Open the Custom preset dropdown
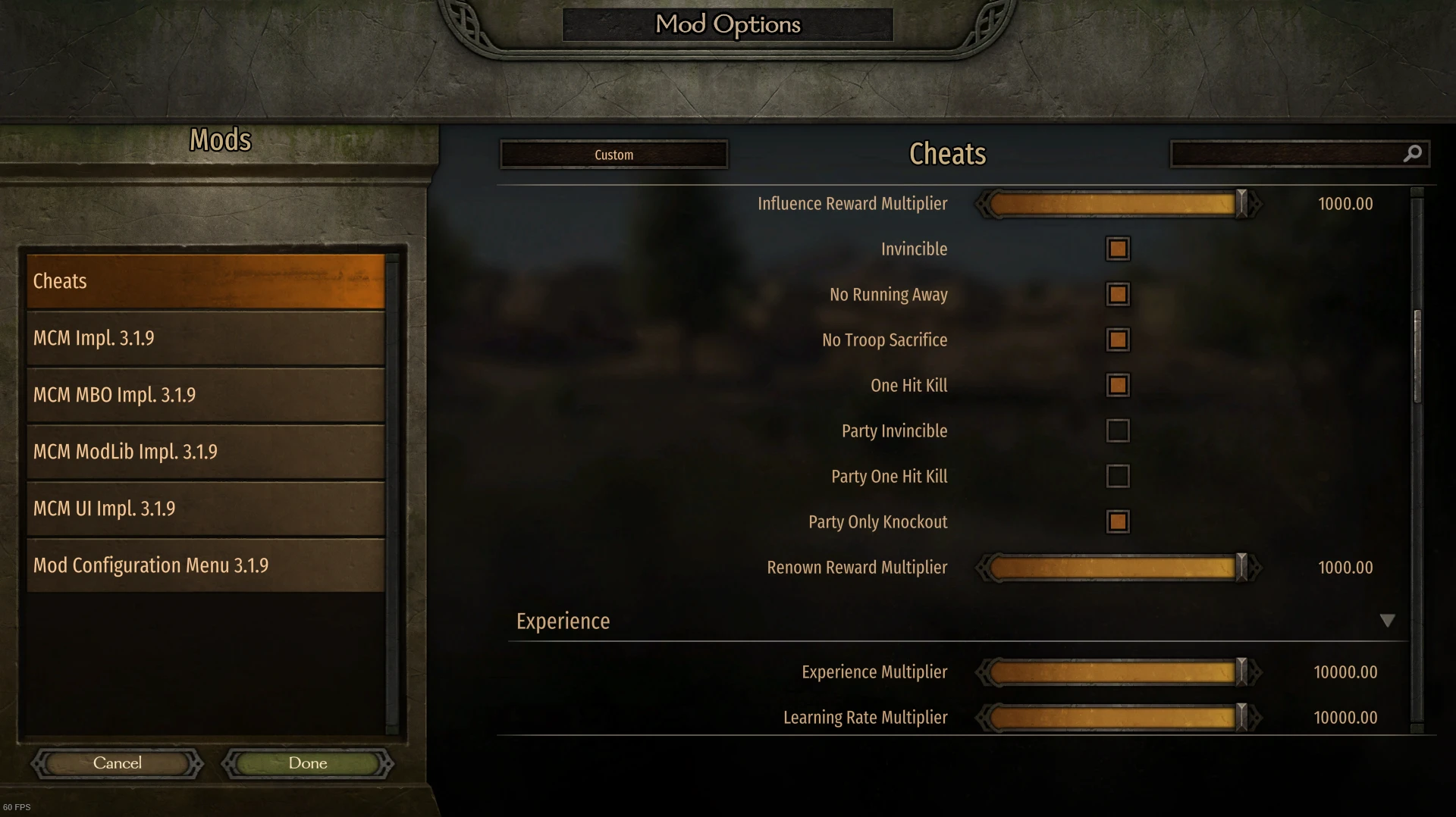The image size is (1456, 817). [613, 154]
